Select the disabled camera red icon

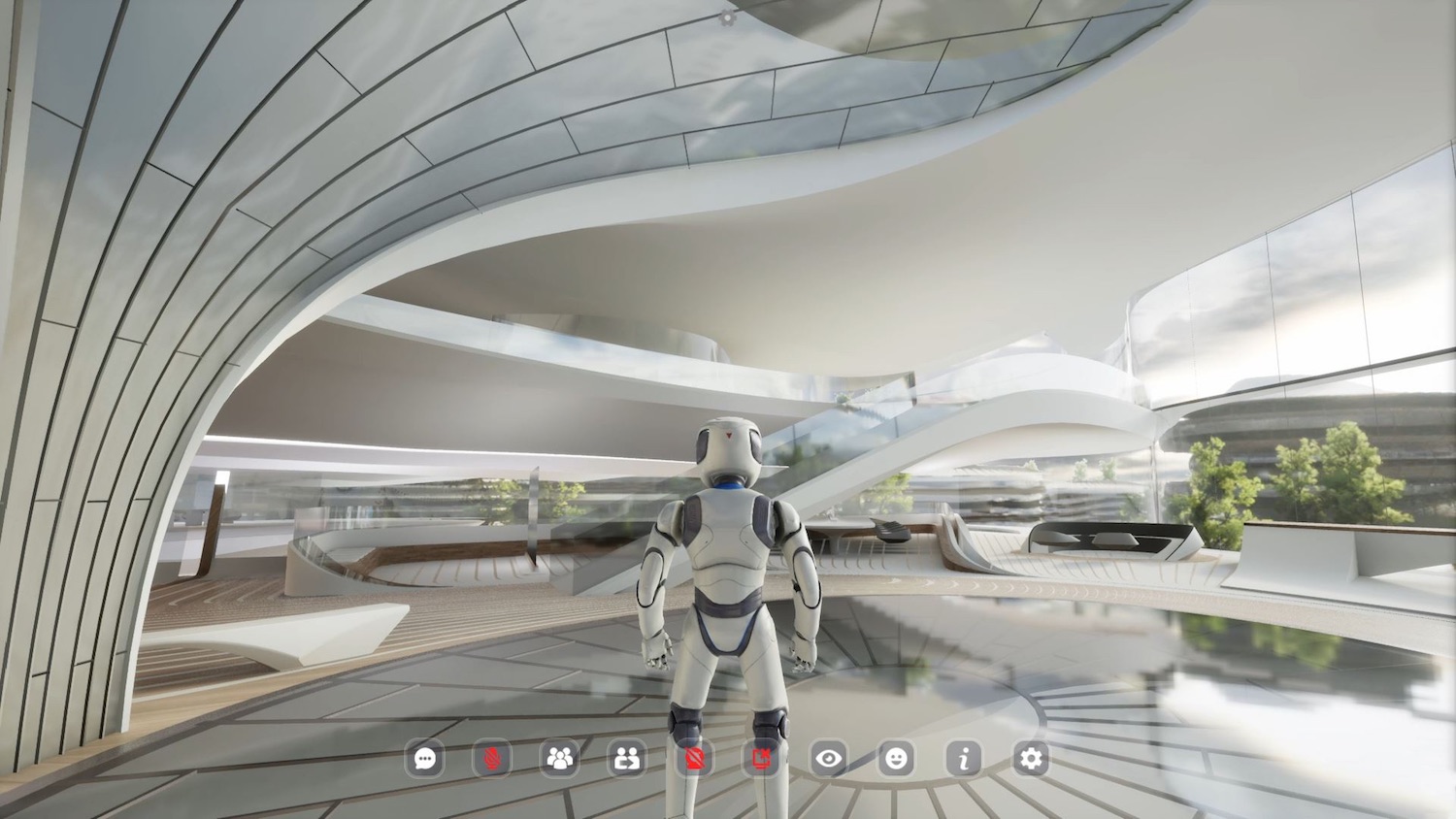point(695,761)
